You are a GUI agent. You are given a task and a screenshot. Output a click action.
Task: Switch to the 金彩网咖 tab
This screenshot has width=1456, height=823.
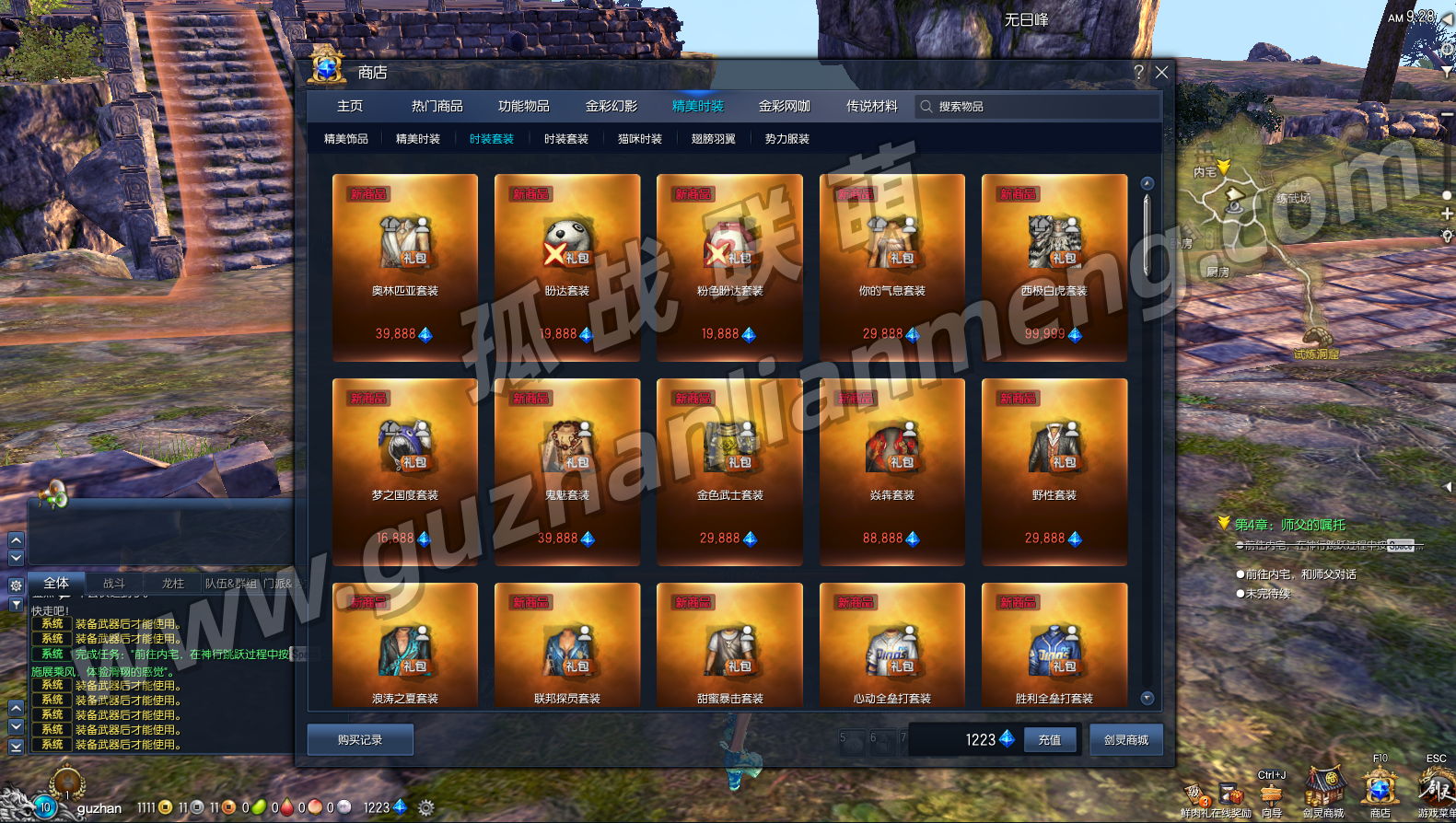pos(784,107)
